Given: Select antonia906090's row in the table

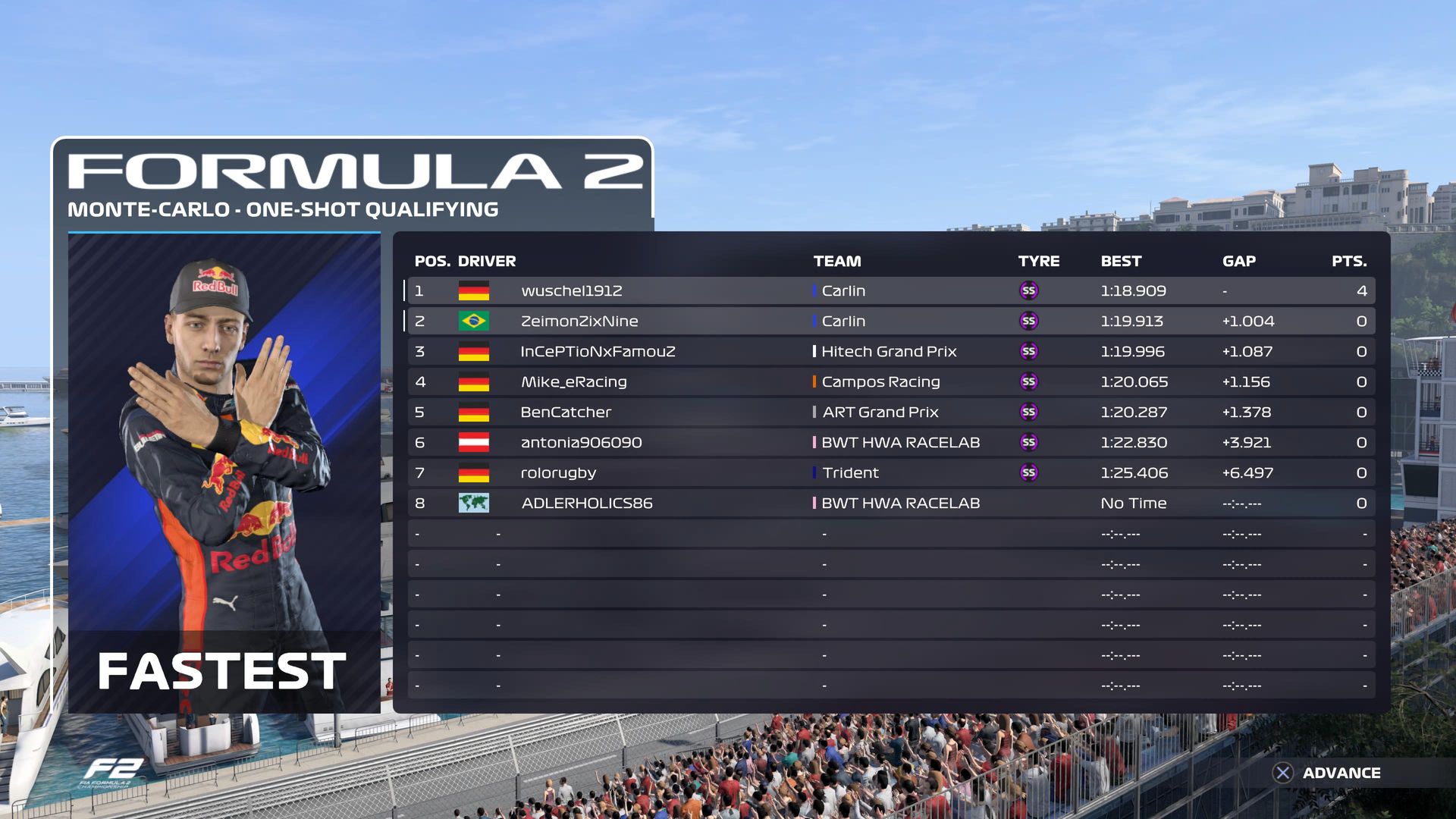Looking at the screenshot, I should coord(890,443).
